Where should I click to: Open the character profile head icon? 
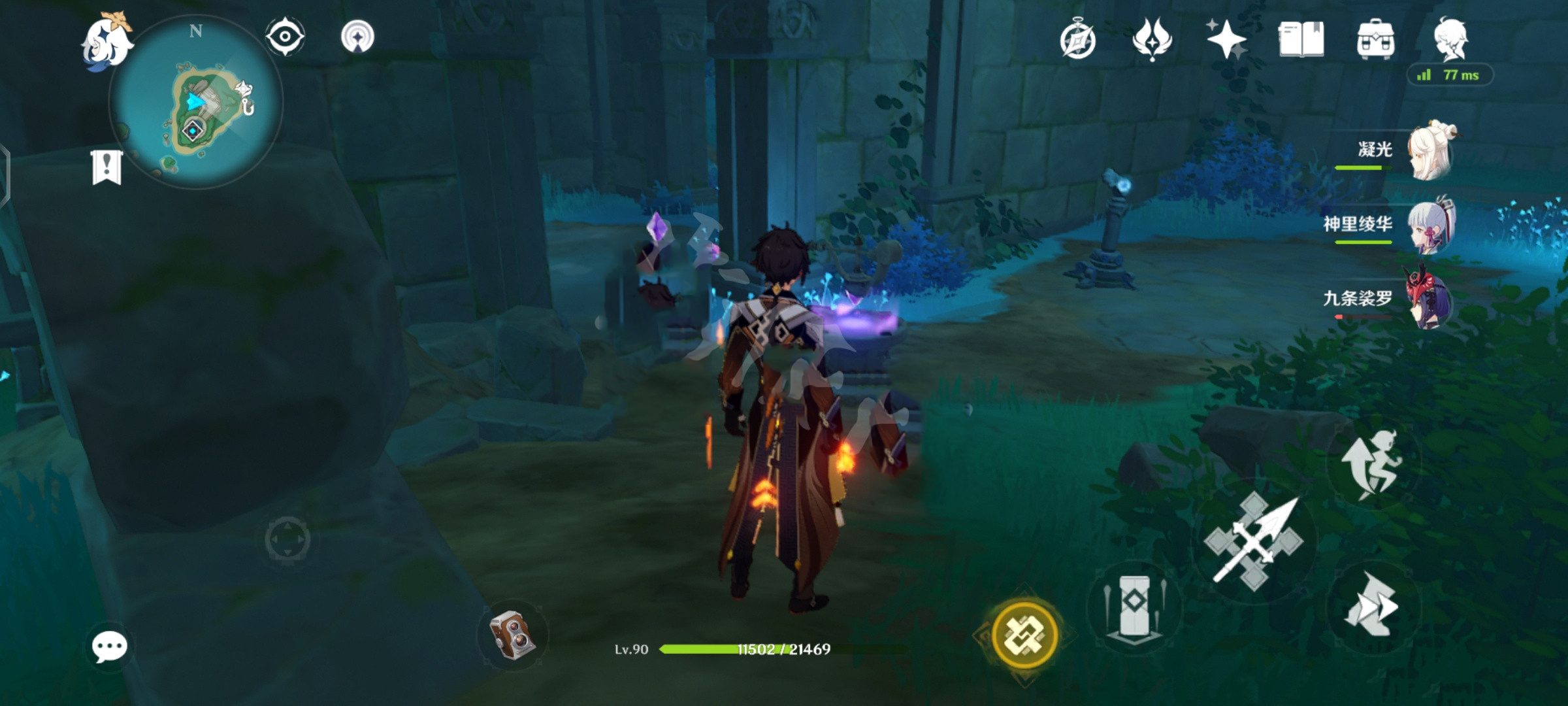[1450, 39]
